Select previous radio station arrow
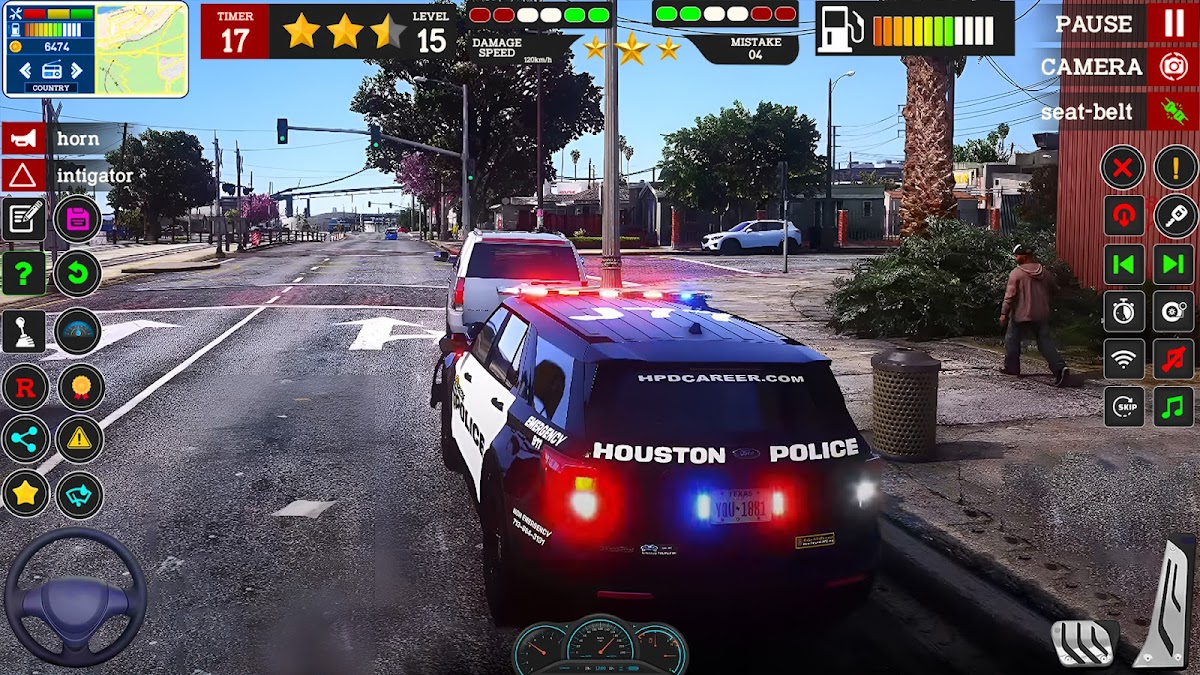The image size is (1200, 675). point(25,70)
